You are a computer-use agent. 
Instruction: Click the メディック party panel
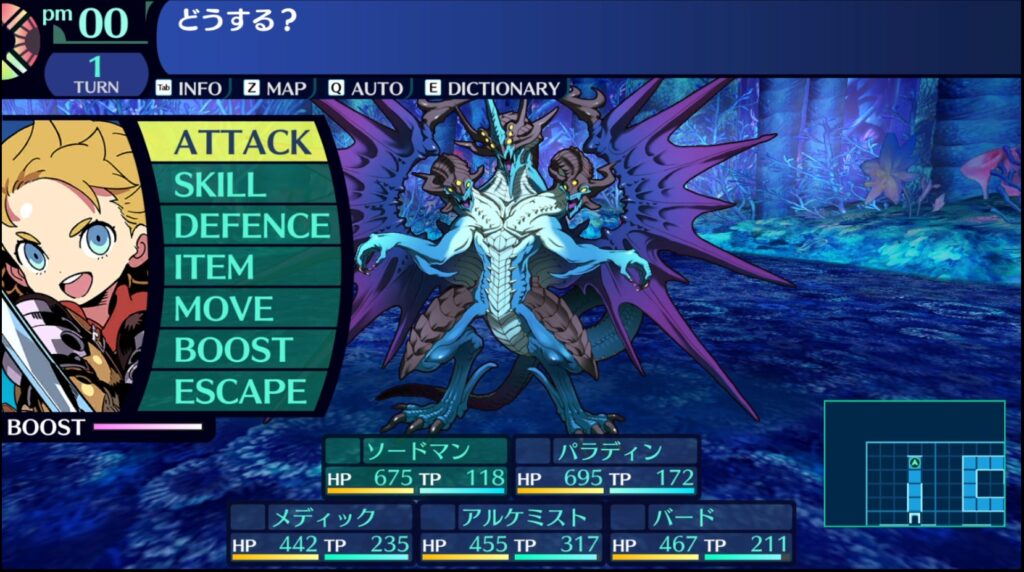(x=321, y=532)
